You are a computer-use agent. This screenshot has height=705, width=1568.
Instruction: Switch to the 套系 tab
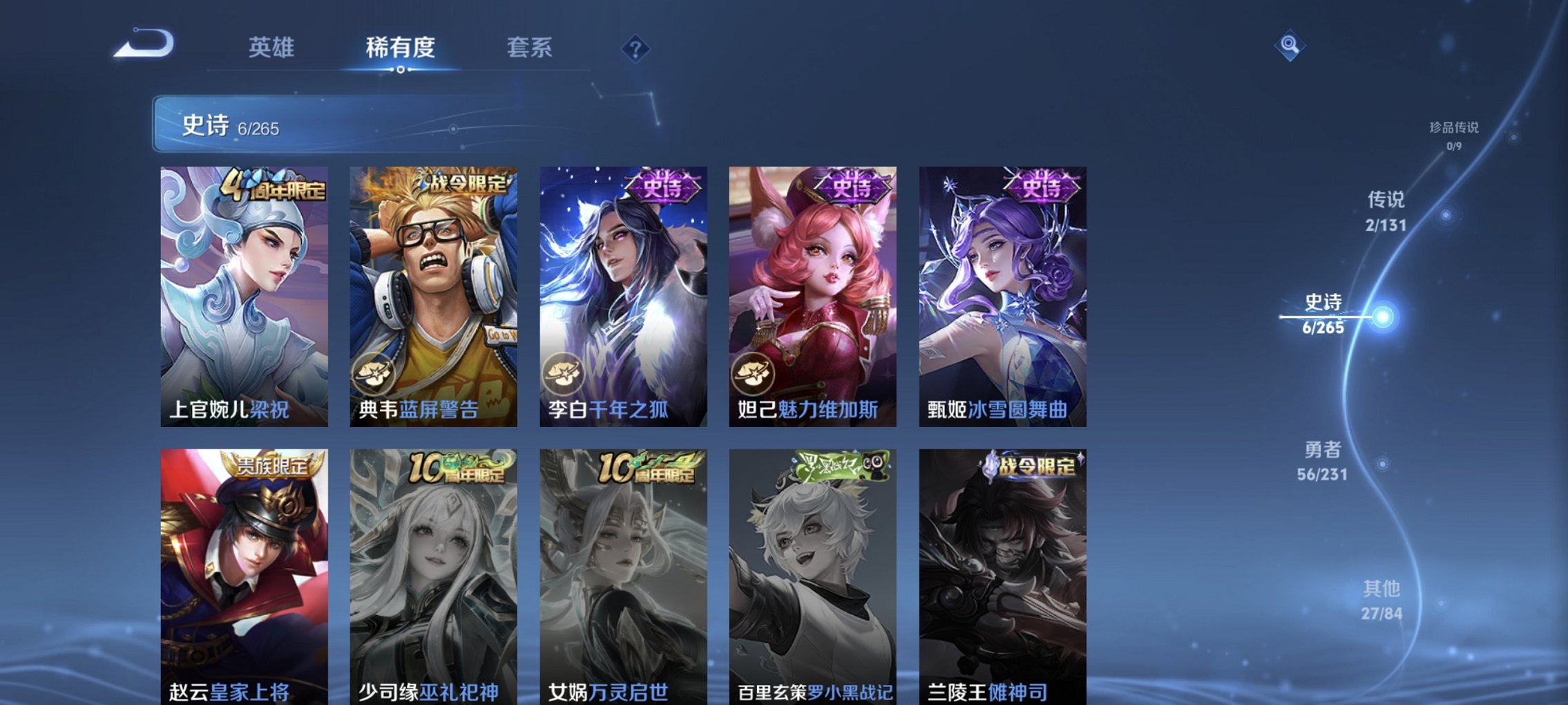[532, 47]
